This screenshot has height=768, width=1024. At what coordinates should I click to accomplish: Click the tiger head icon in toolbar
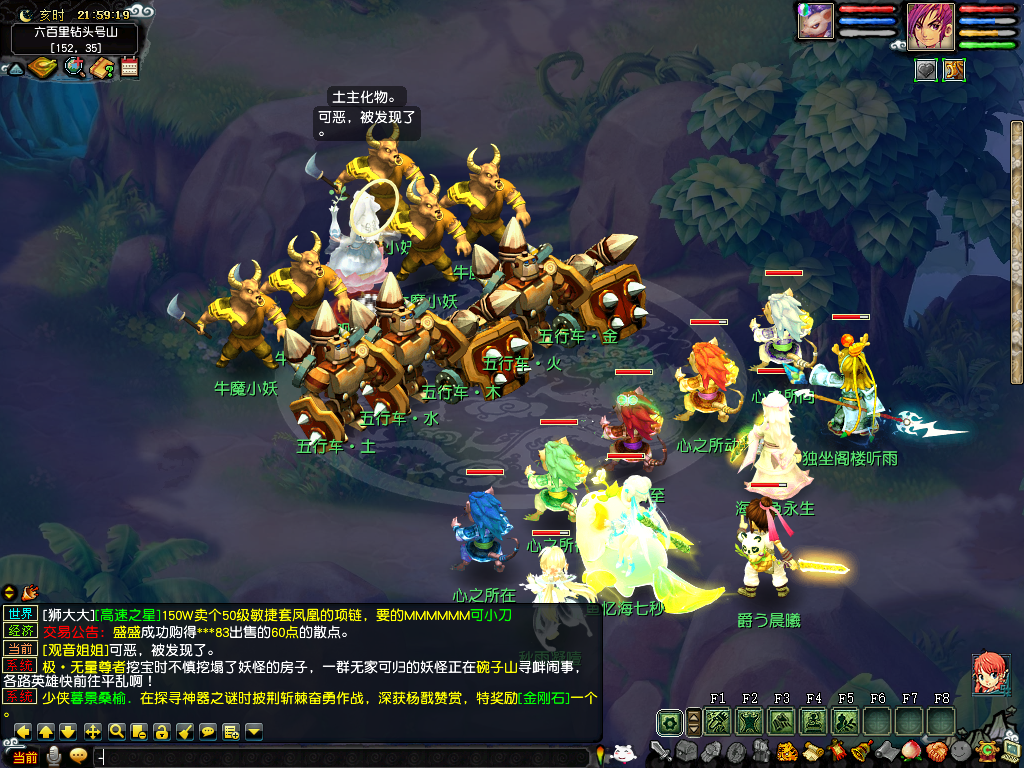click(785, 750)
